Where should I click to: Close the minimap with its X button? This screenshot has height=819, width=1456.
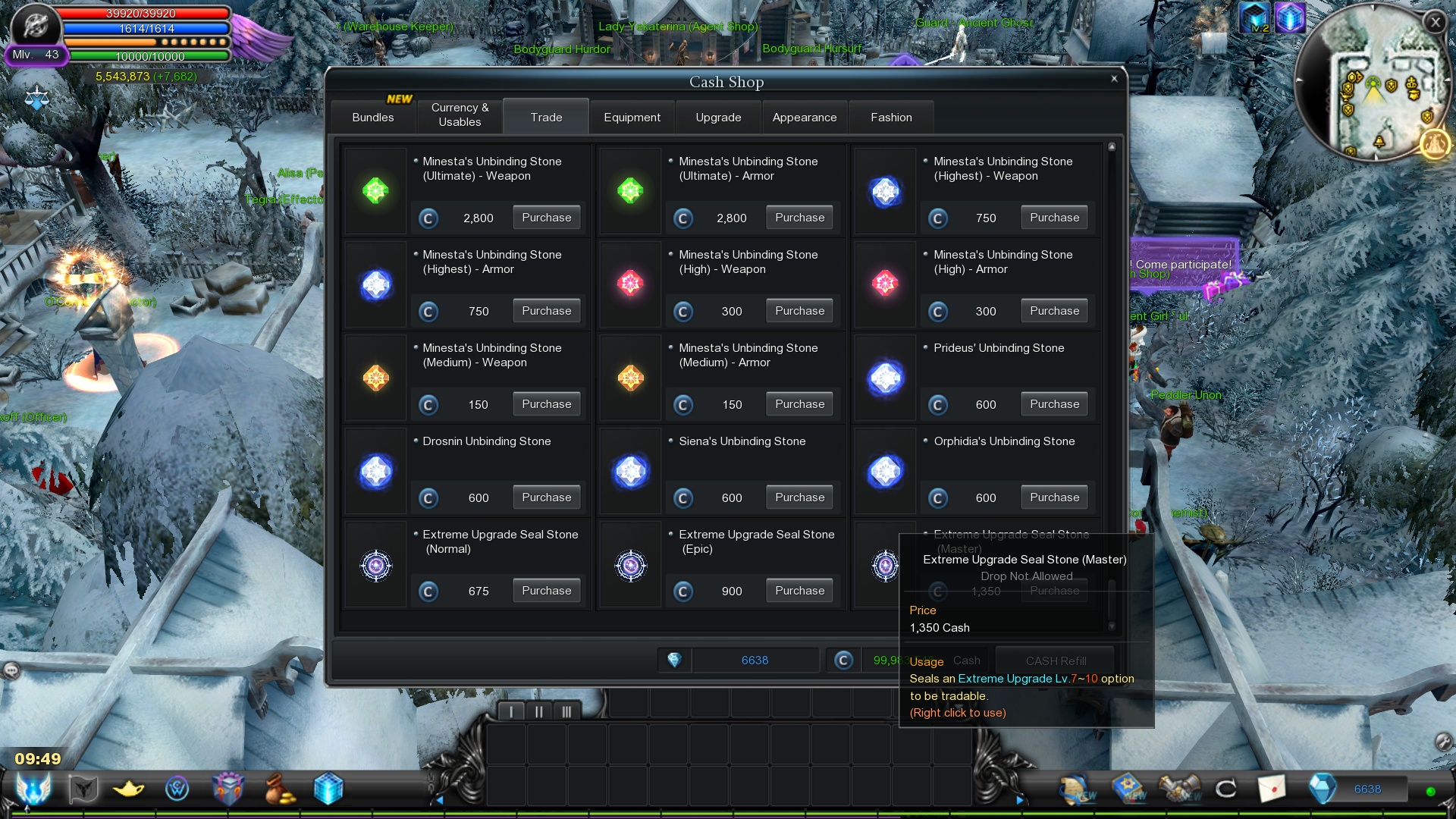pos(1435,23)
